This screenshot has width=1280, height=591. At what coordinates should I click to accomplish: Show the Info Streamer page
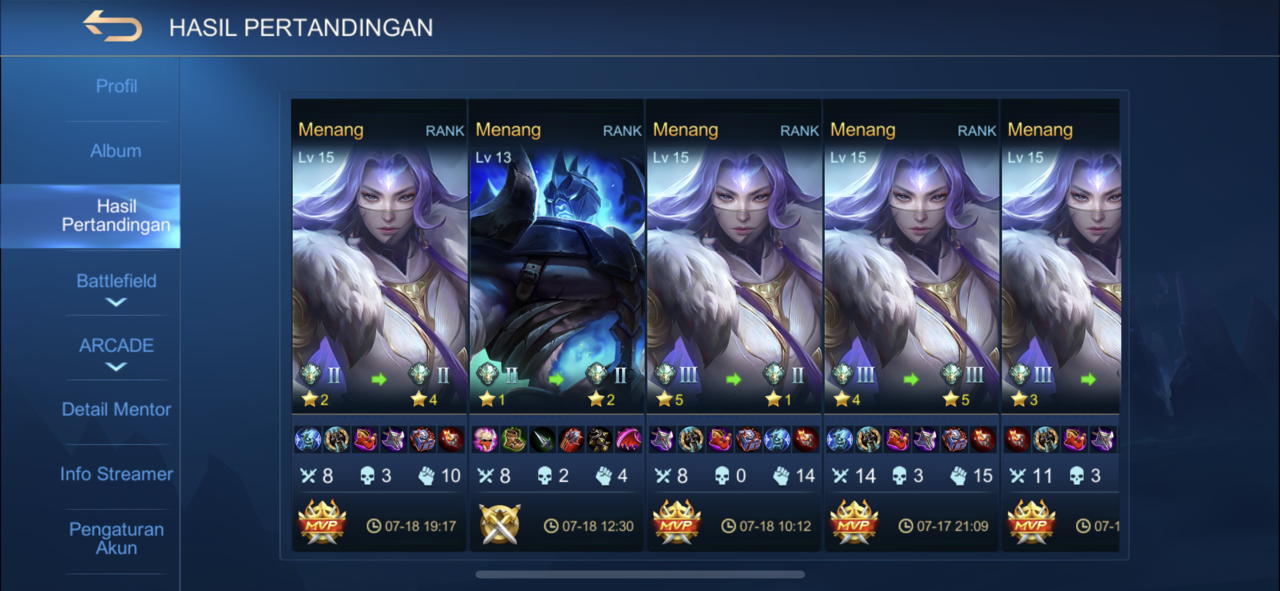(116, 474)
